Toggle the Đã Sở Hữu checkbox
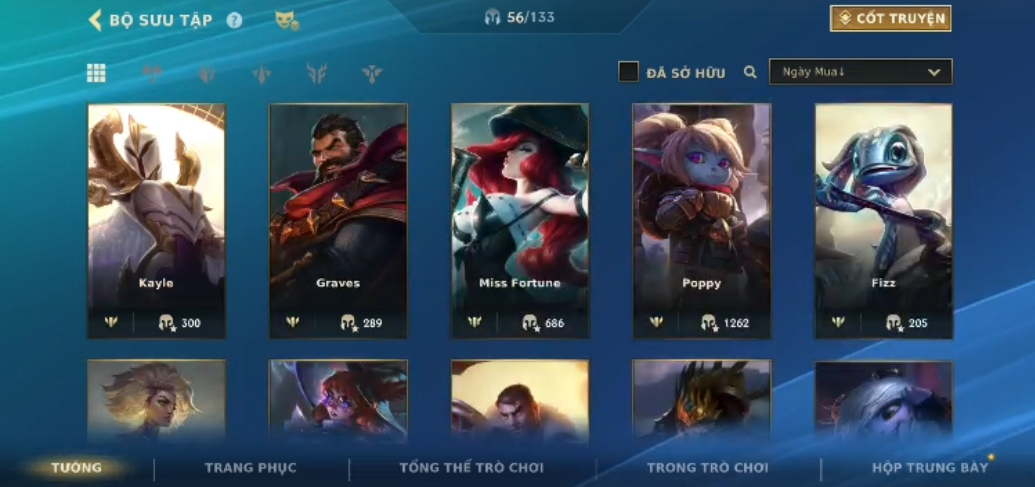This screenshot has width=1035, height=487. [628, 72]
